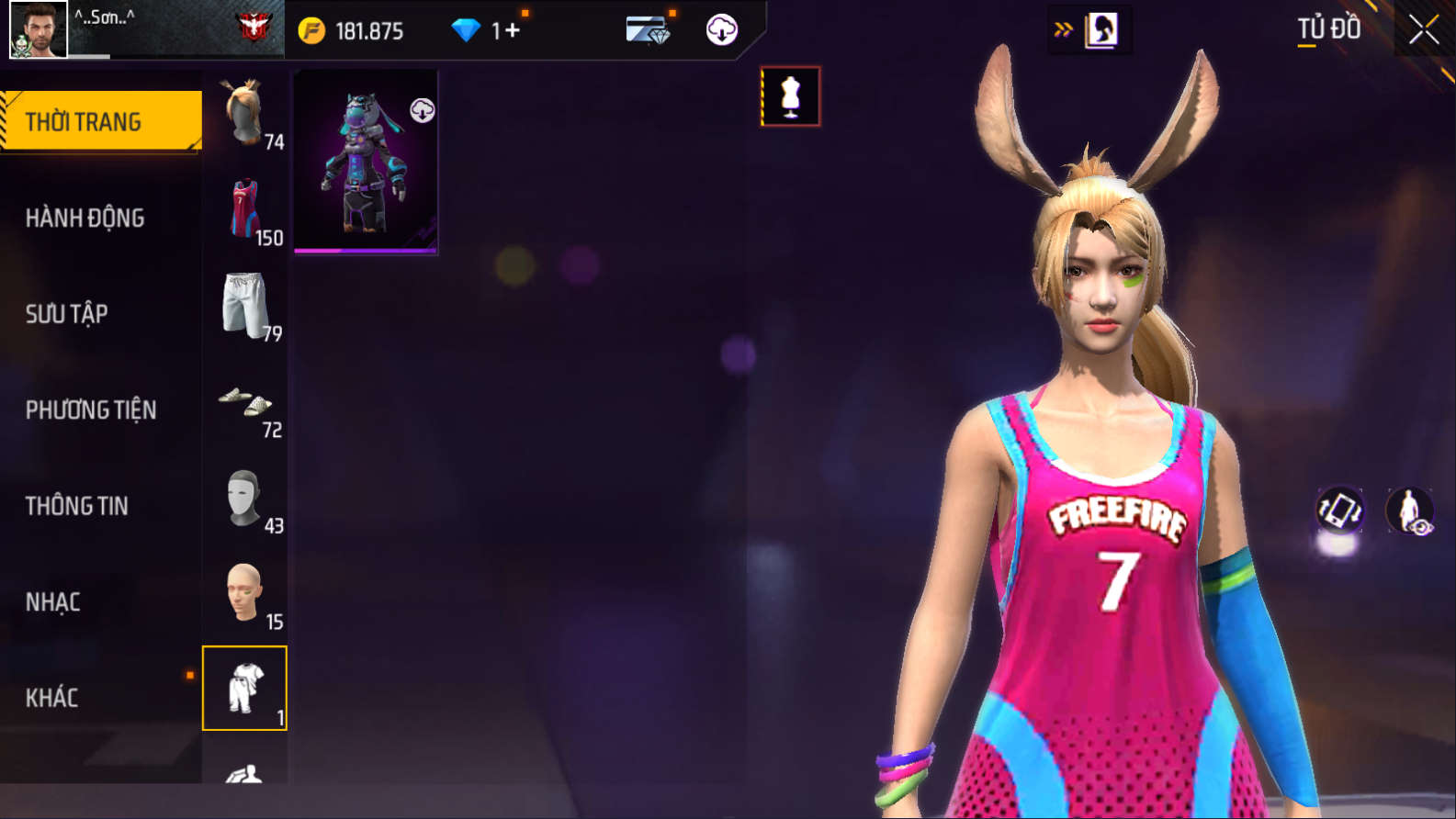The width and height of the screenshot is (1456, 819).
Task: Open the face mask slot
Action: [x=245, y=499]
